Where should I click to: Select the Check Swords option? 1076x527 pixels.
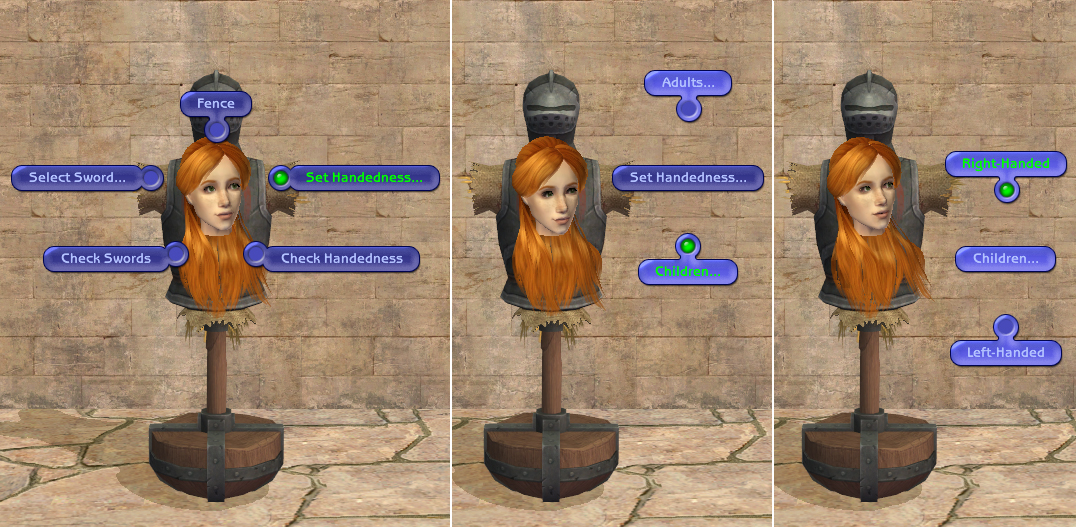[x=106, y=258]
